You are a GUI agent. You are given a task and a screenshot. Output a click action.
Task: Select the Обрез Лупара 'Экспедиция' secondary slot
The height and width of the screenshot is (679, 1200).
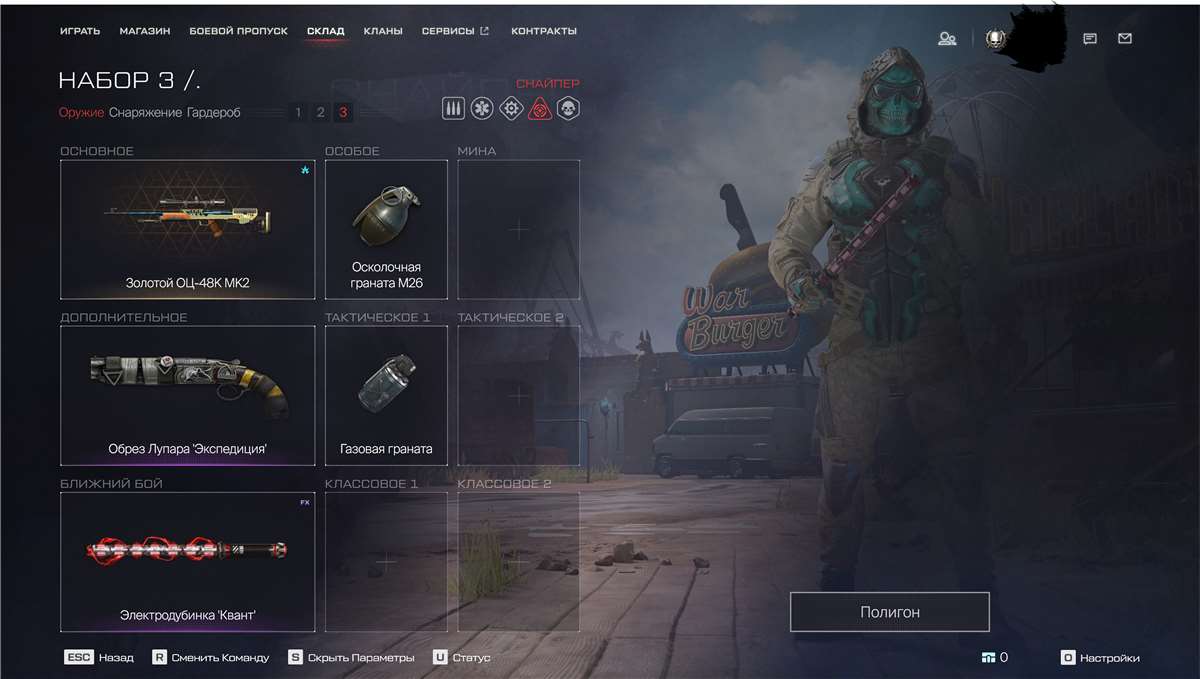pos(187,395)
